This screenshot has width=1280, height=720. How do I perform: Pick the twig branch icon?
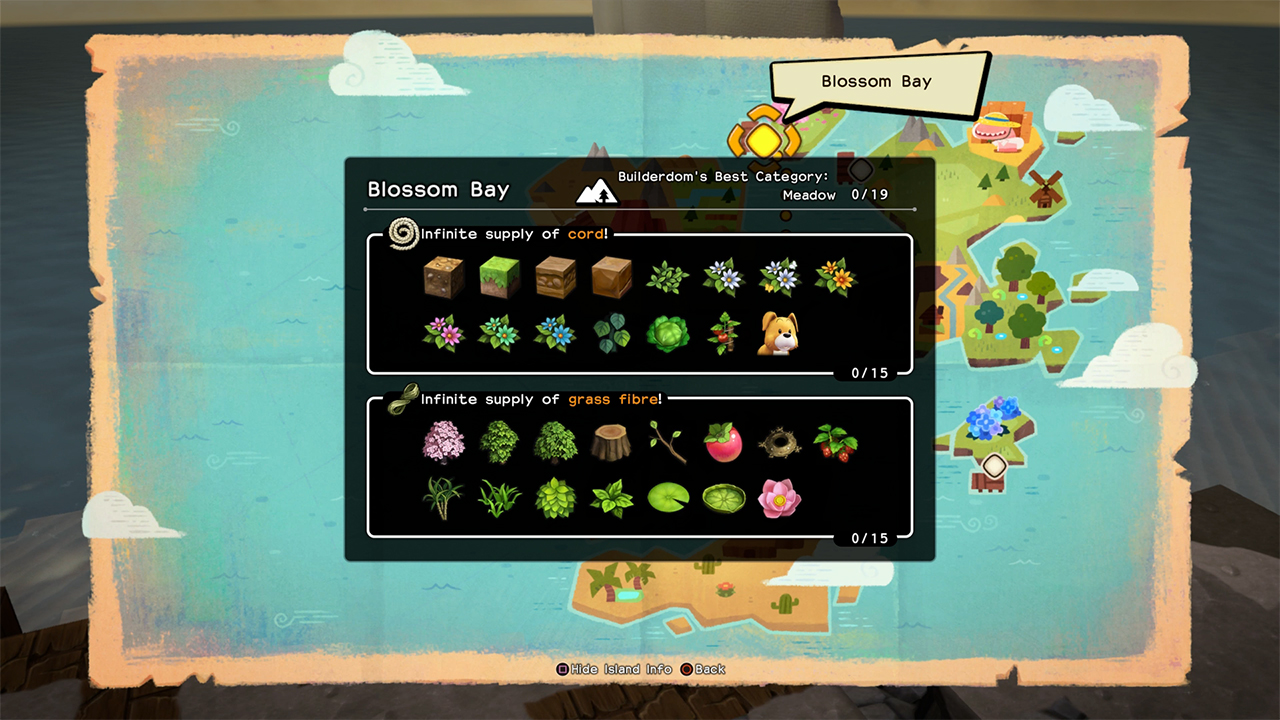[x=667, y=442]
